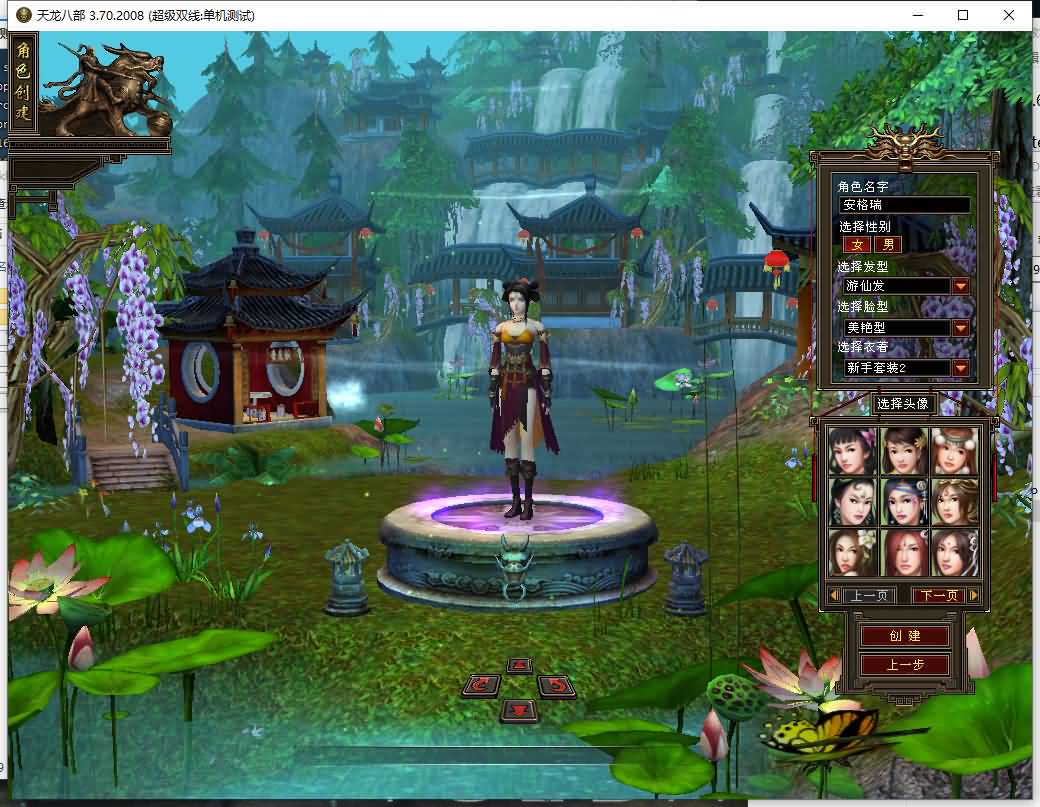
Task: Click the 角色名字 character name field
Action: click(904, 205)
